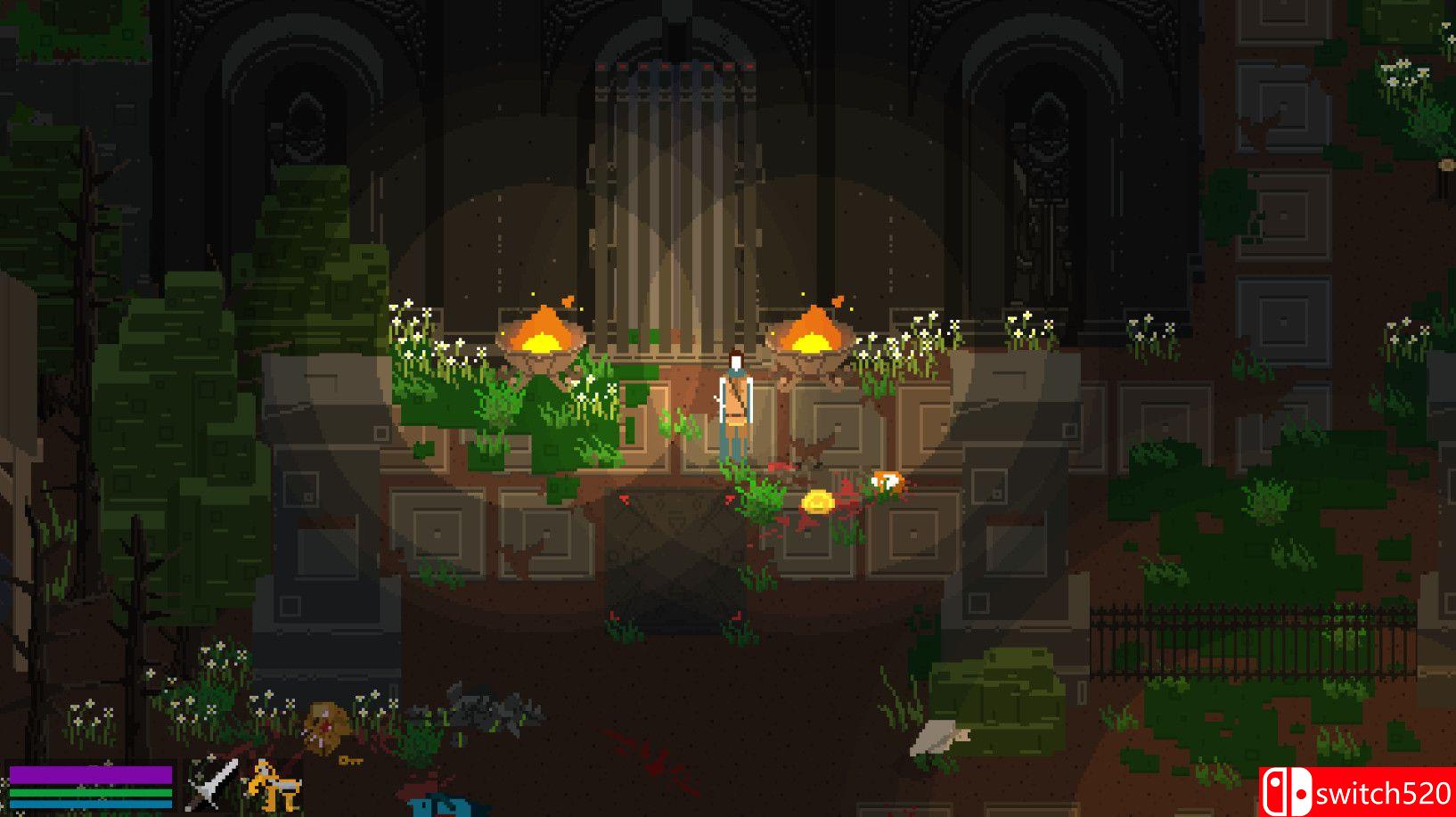1456x817 pixels.
Task: Select the golden item slot beside the sword
Action: pyautogui.click(x=274, y=785)
